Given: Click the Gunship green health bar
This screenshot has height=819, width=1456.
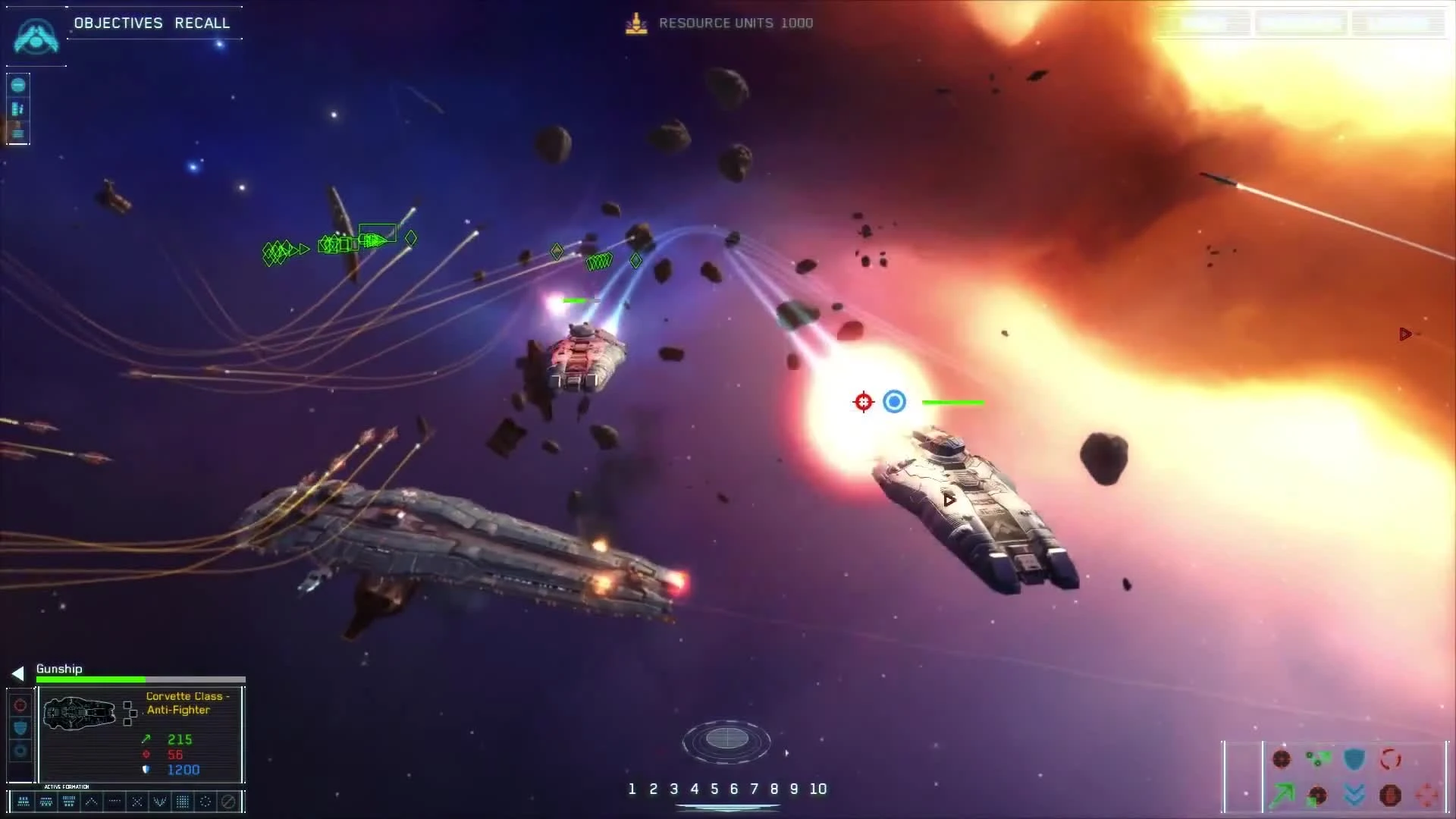Looking at the screenshot, I should point(91,680).
